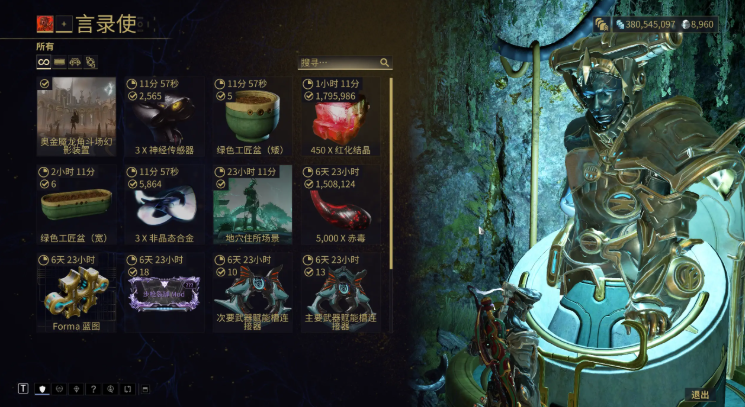Select the 奥金戰龙角斗场幻影装置 item

tap(76, 121)
